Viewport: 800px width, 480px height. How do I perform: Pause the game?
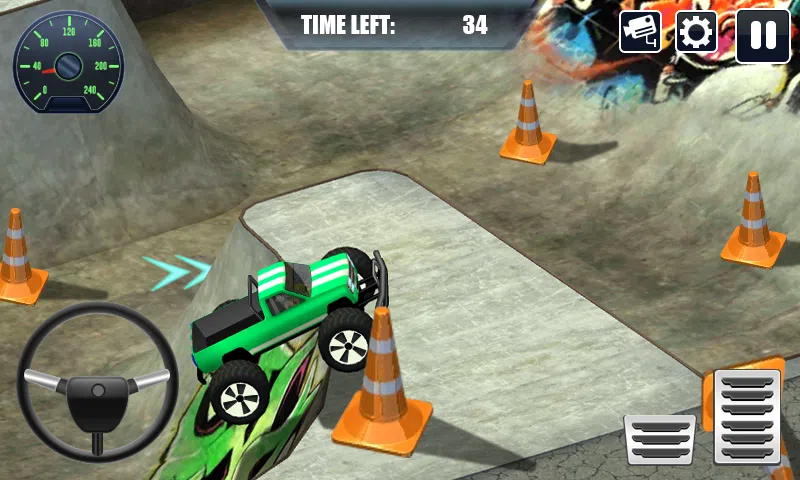coord(762,35)
